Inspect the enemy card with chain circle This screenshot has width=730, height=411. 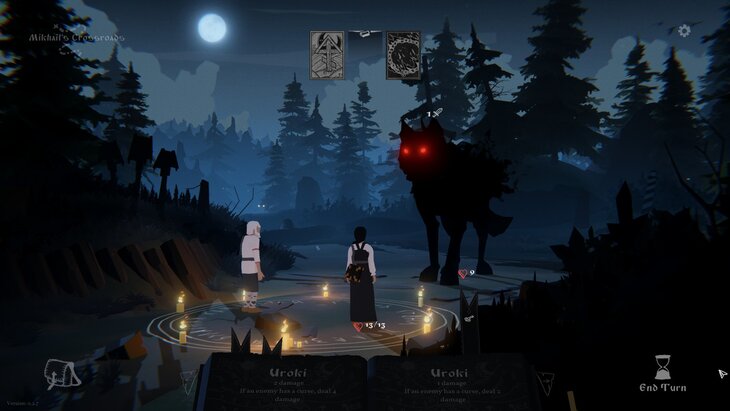pos(403,55)
